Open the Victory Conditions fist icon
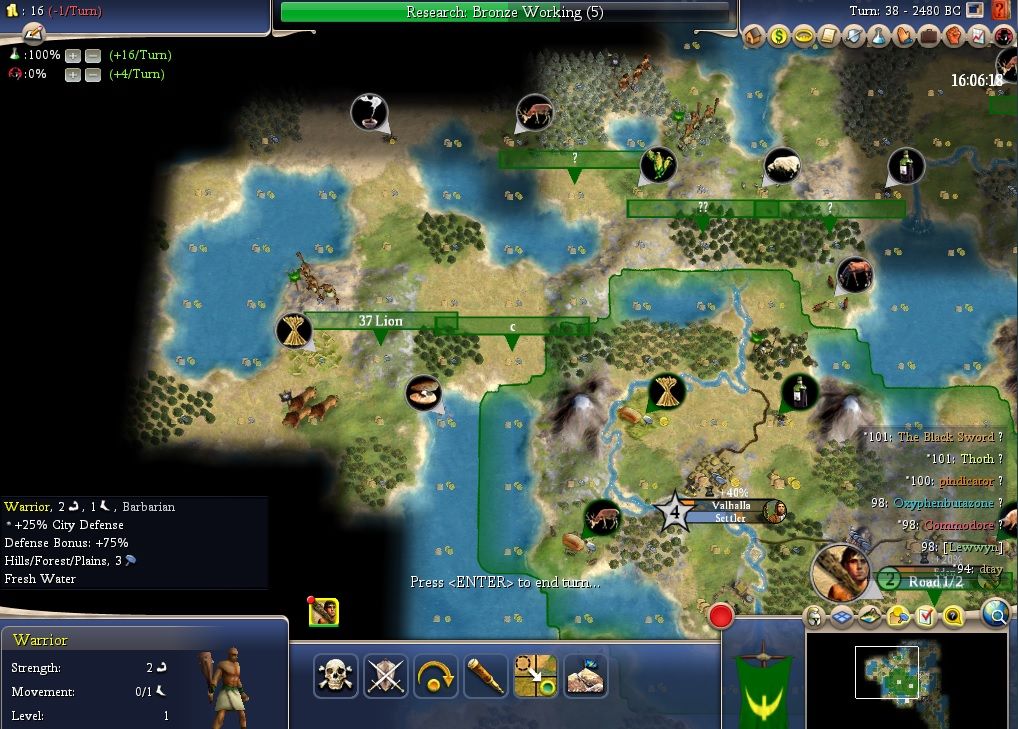The height and width of the screenshot is (729, 1018). point(954,36)
